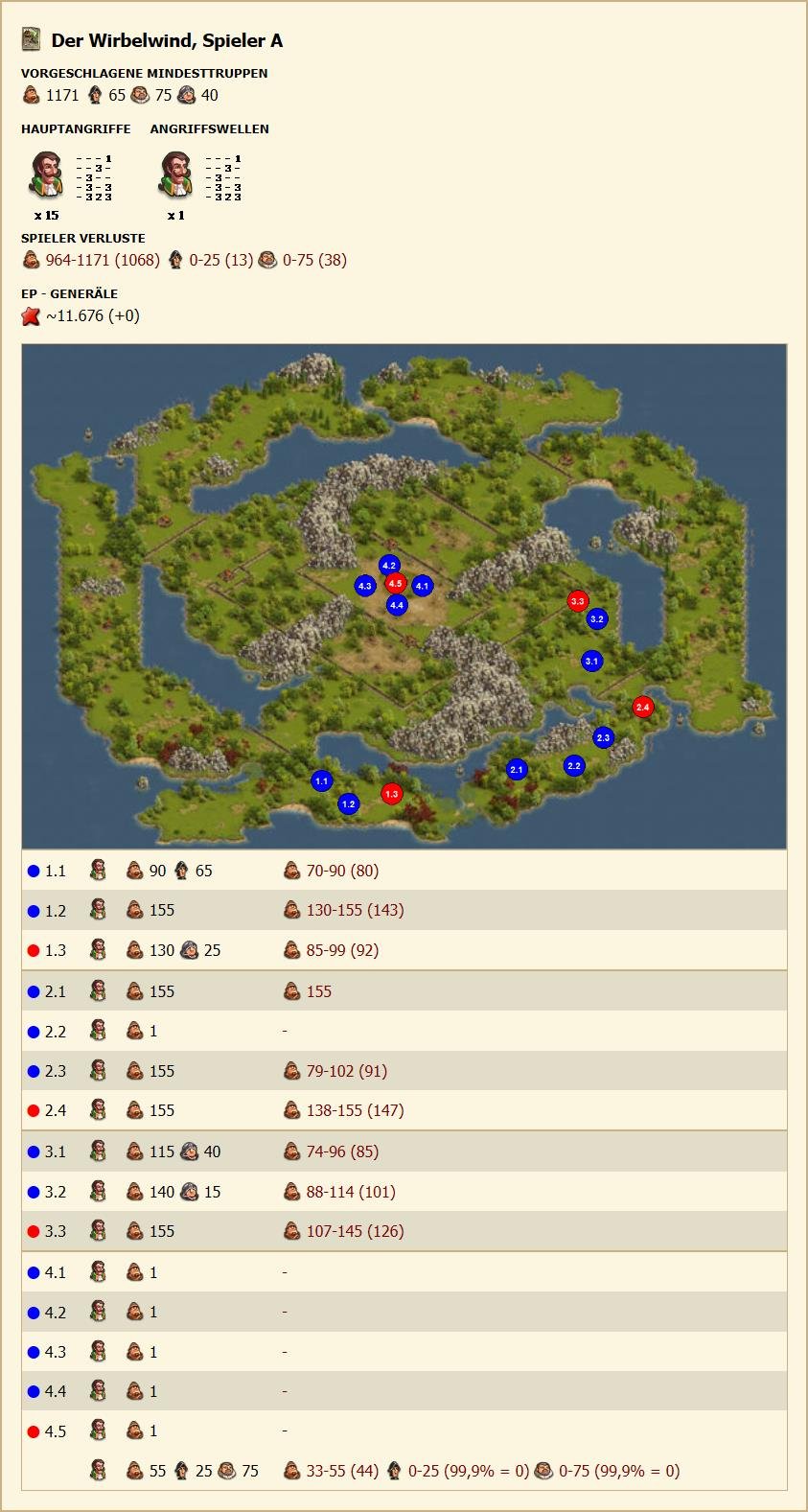Select the general portrait under Angriffswellen
Image resolution: width=808 pixels, height=1512 pixels.
175,174
